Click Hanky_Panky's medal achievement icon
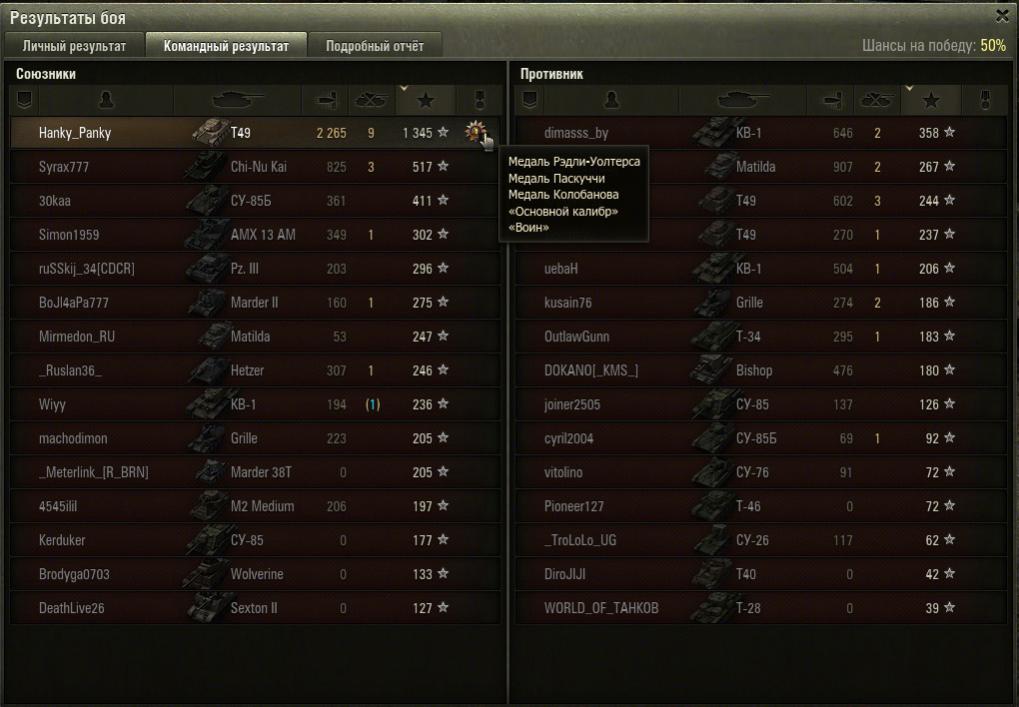 click(x=474, y=132)
